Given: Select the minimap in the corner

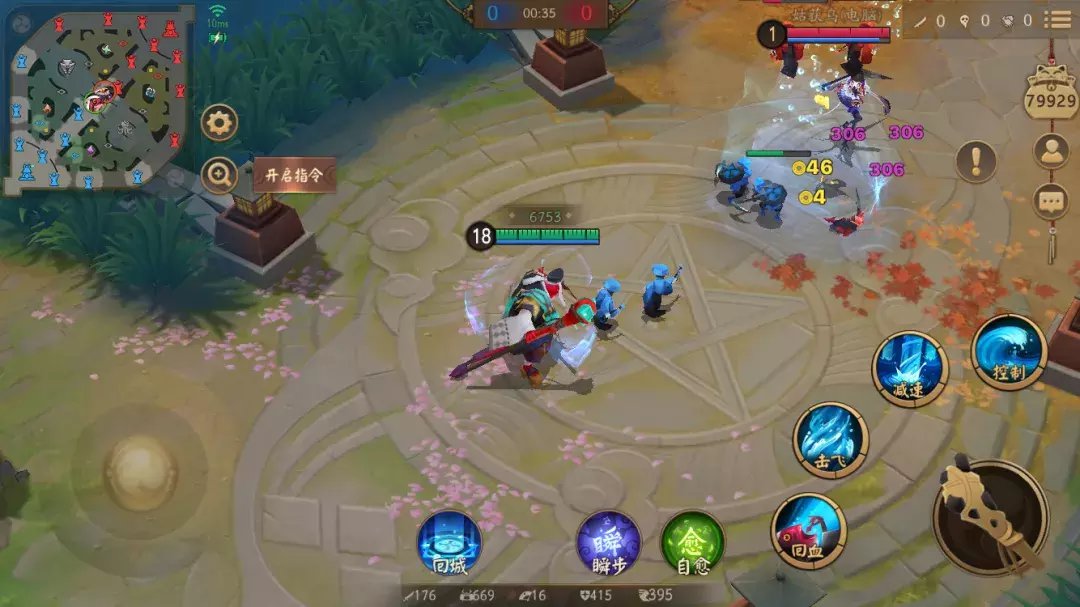Looking at the screenshot, I should [97, 100].
